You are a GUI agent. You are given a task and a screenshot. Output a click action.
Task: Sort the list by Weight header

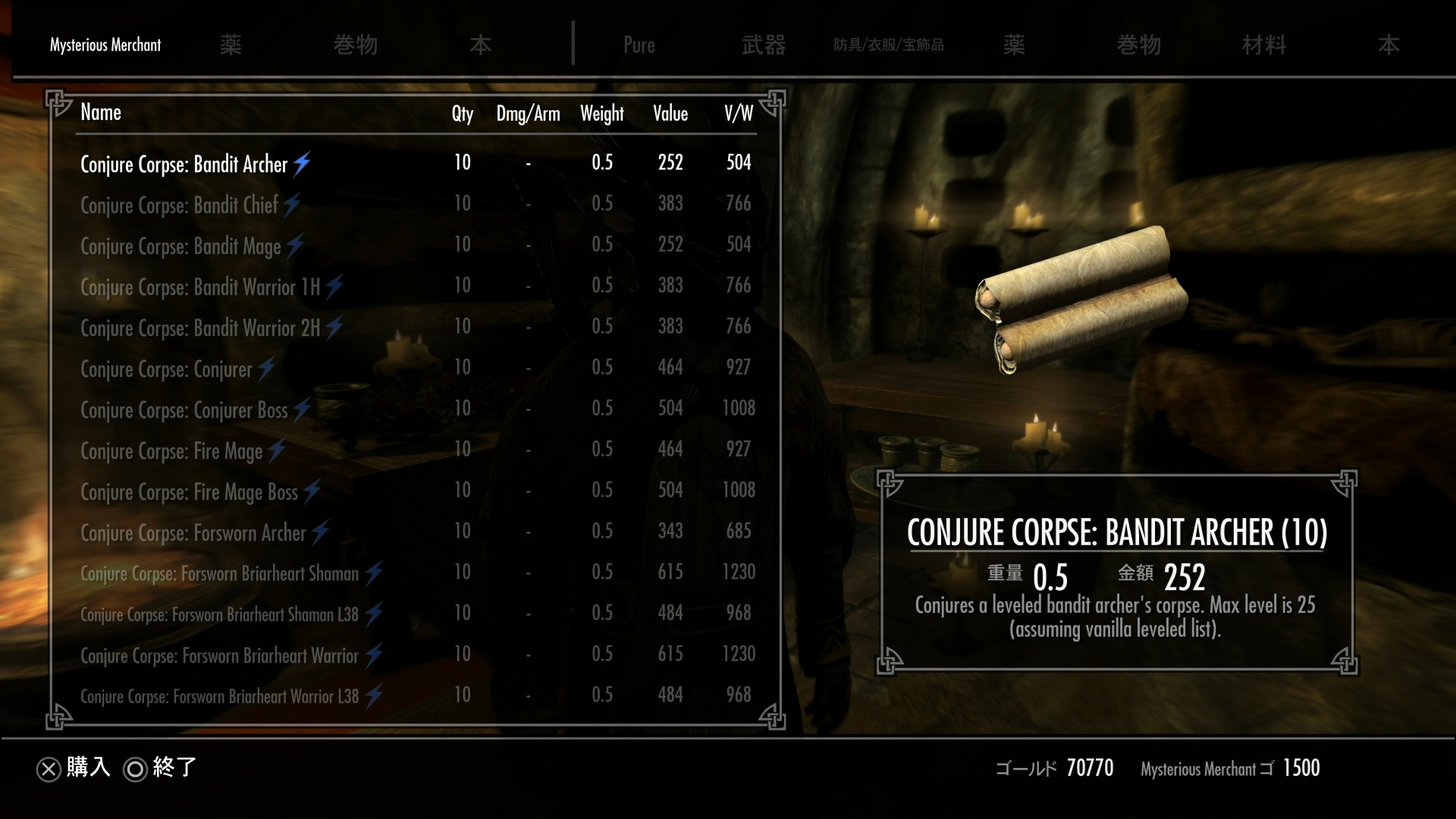click(602, 114)
